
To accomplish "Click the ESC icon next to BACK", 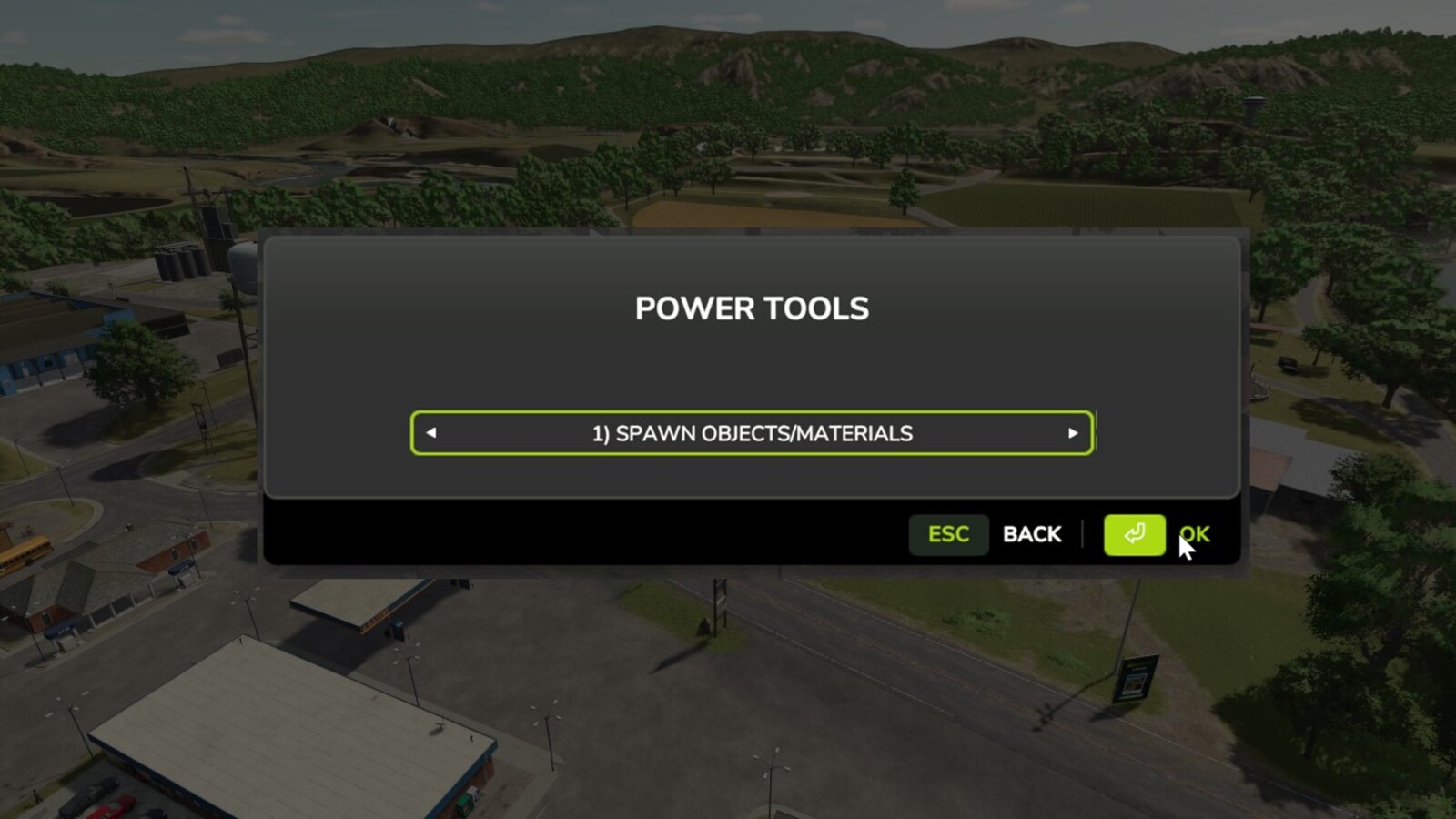I will point(948,535).
